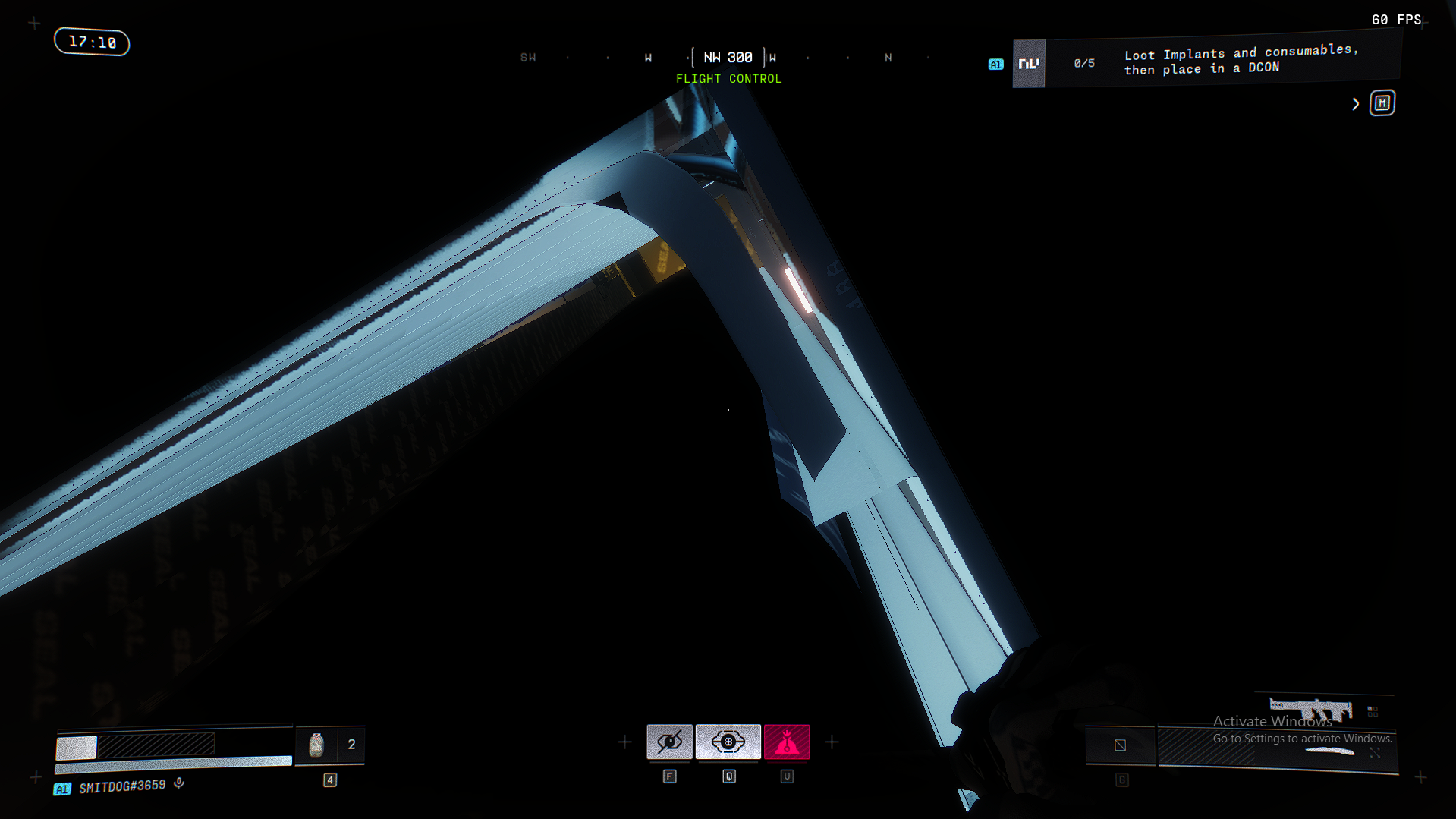Click the faction logo on objective tracker

(x=1029, y=64)
